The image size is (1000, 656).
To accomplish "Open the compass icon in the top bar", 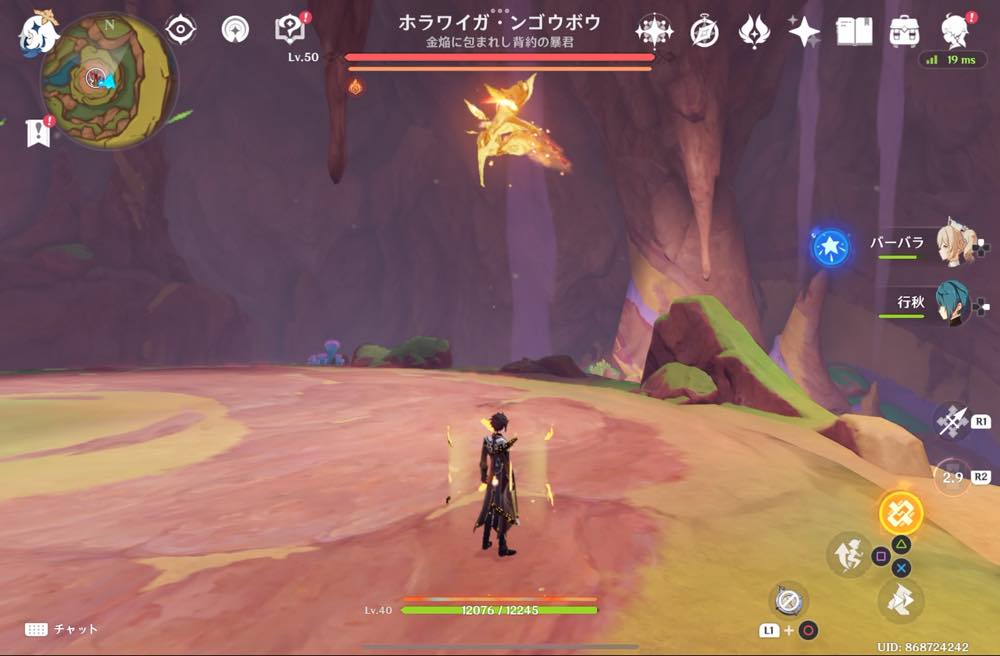I will [704, 32].
